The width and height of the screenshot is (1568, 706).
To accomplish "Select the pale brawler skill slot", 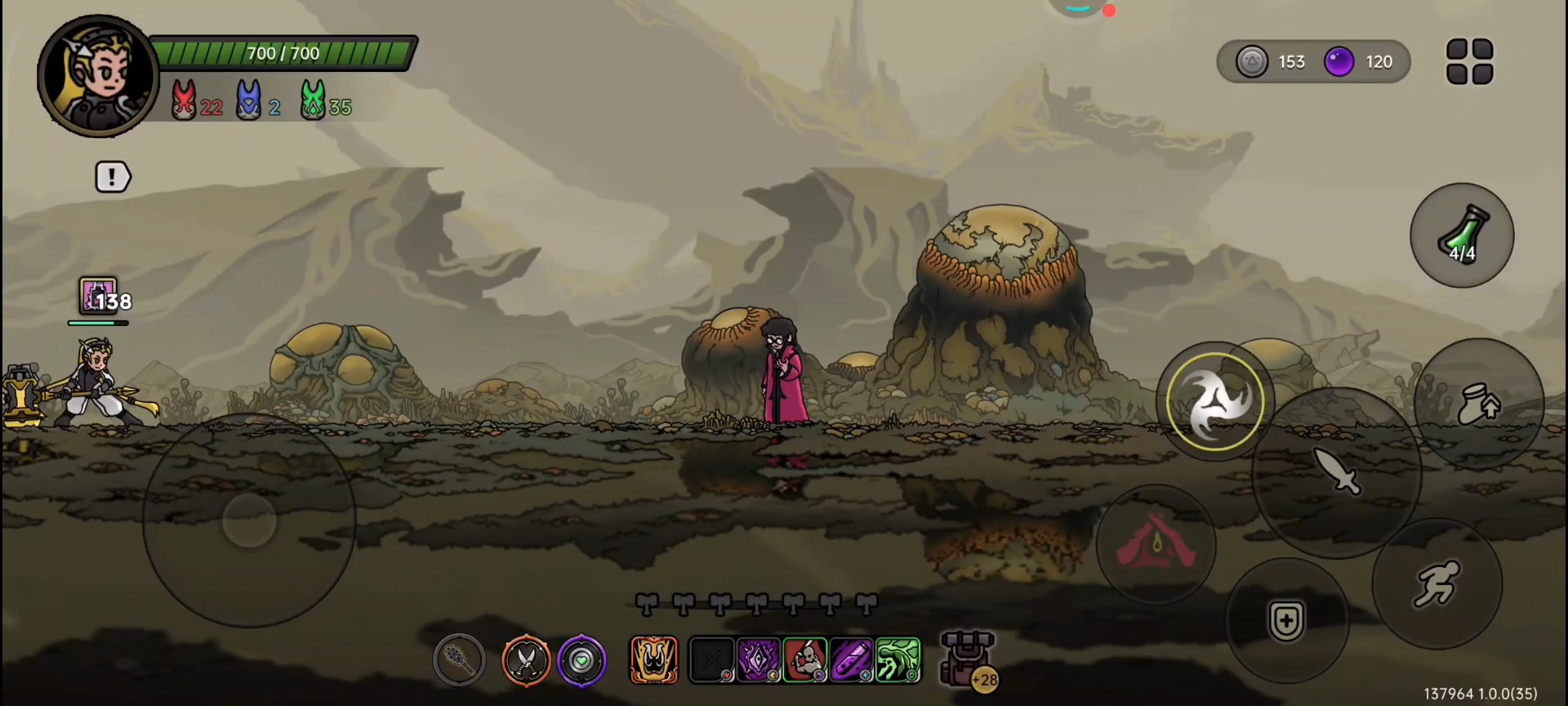I will [805, 659].
